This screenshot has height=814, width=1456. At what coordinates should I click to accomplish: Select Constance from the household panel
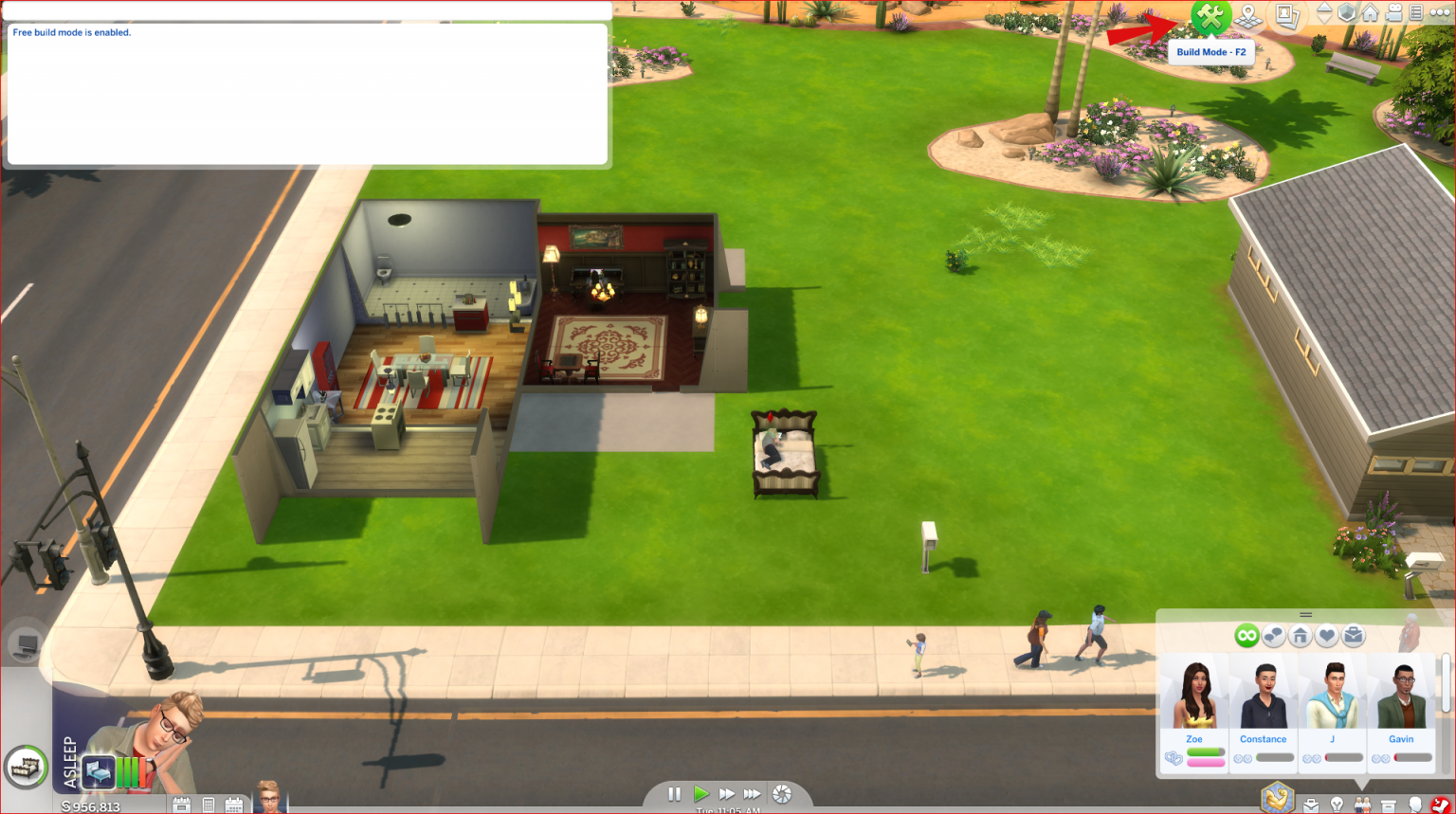(1264, 698)
